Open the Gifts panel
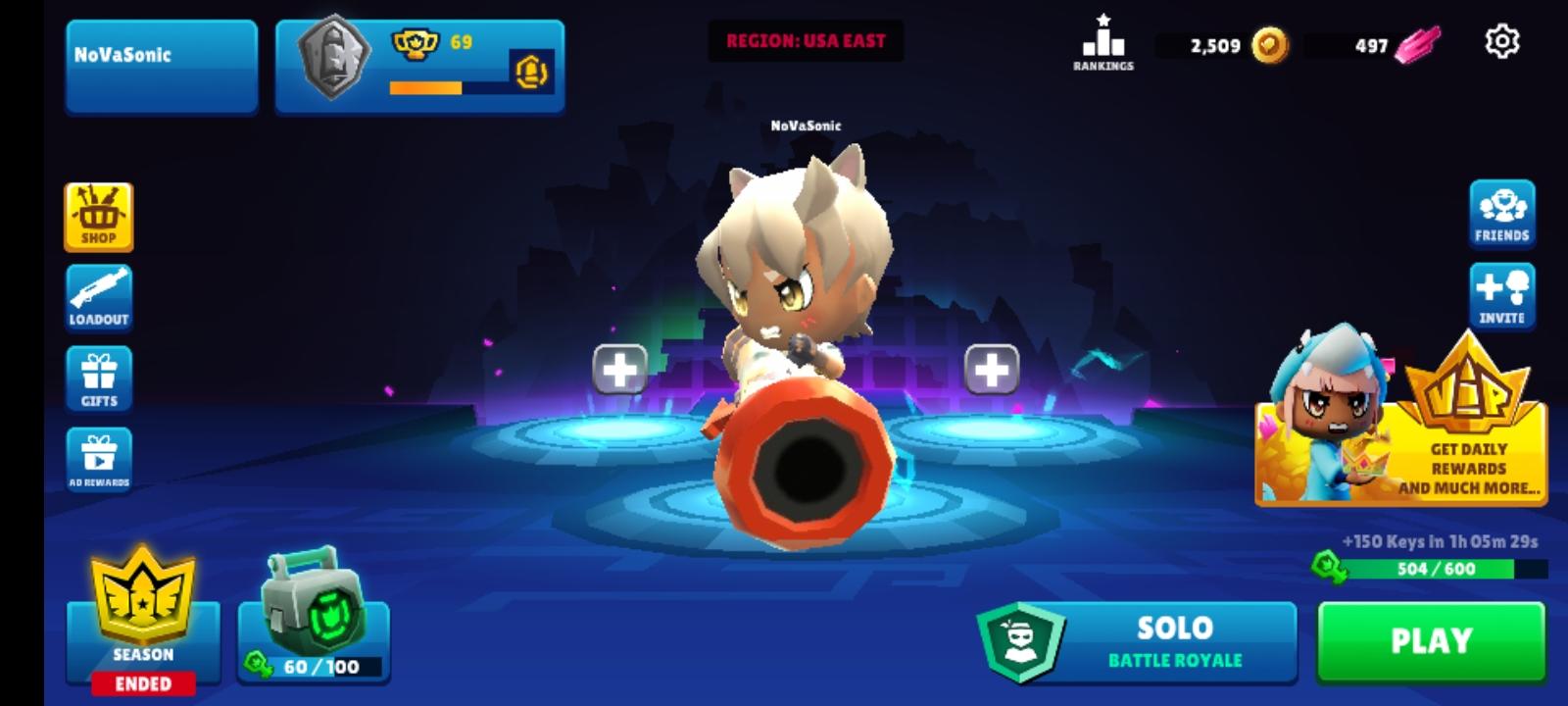The width and height of the screenshot is (1568, 706). point(98,378)
